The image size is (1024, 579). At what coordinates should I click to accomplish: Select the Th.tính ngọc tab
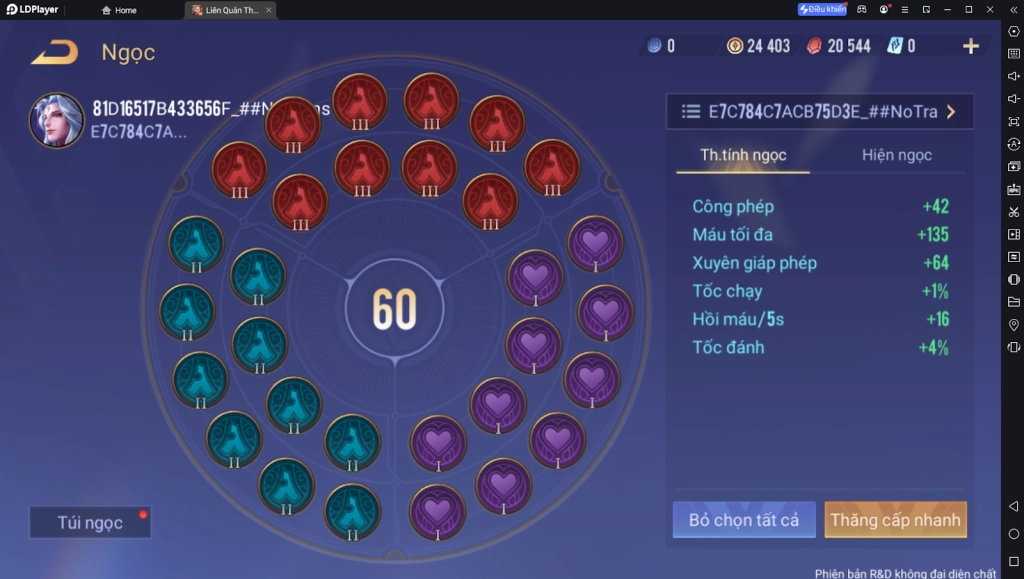point(743,155)
